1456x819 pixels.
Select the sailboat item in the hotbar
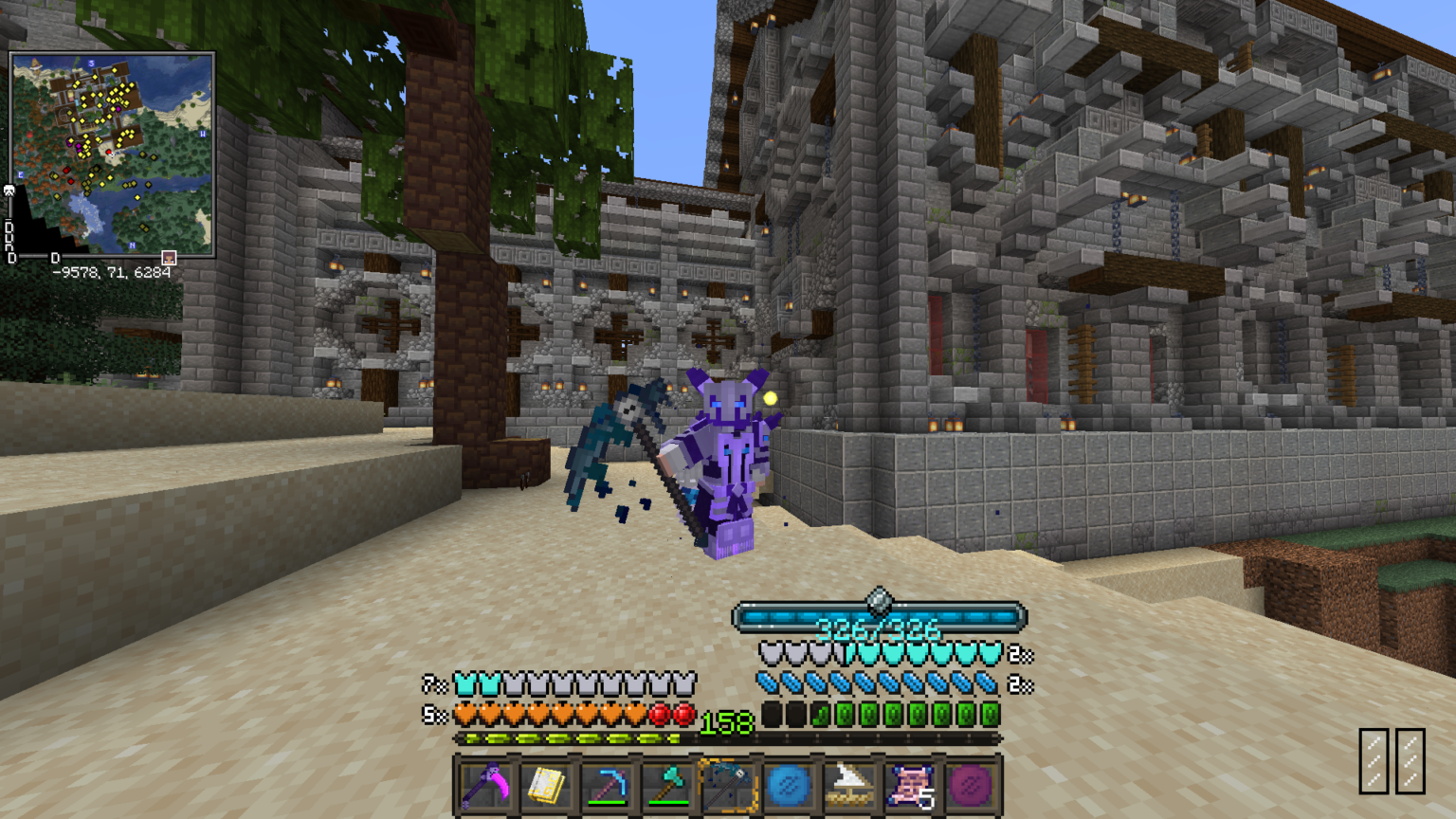coord(849,787)
